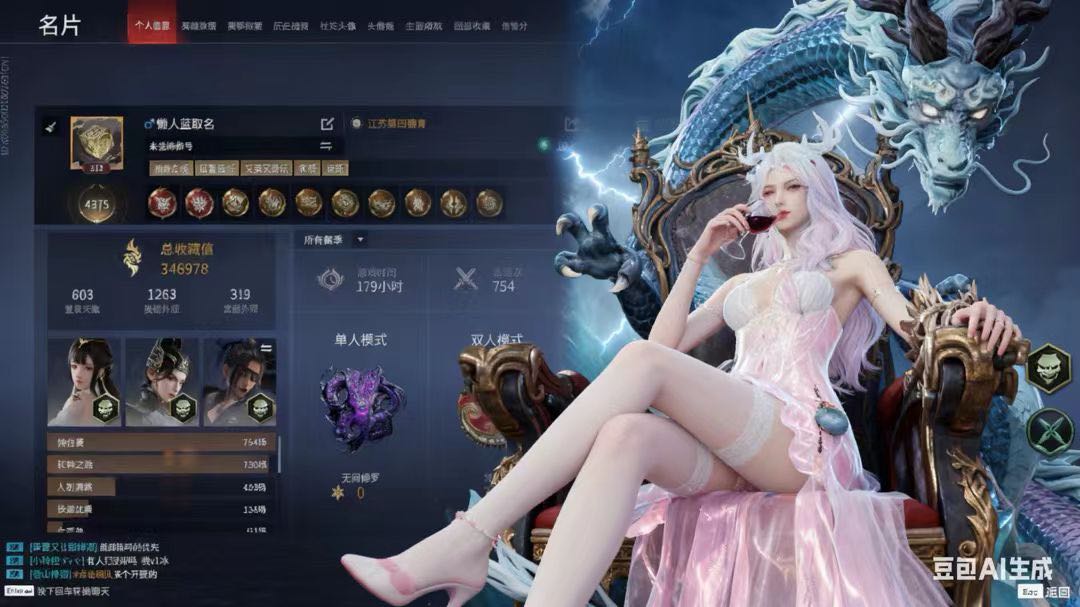Click the swap arrows on the title row
This screenshot has width=1080, height=607.
tap(325, 146)
